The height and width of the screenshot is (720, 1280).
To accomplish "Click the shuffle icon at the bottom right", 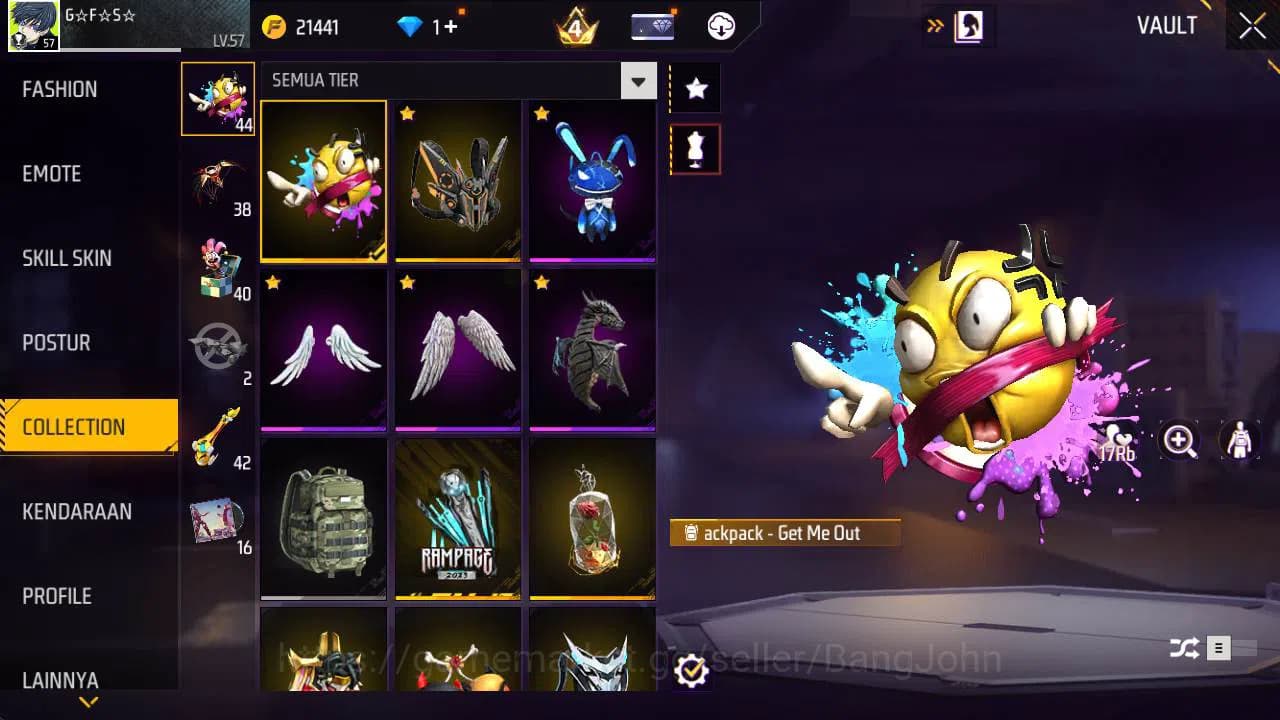I will tap(1185, 648).
